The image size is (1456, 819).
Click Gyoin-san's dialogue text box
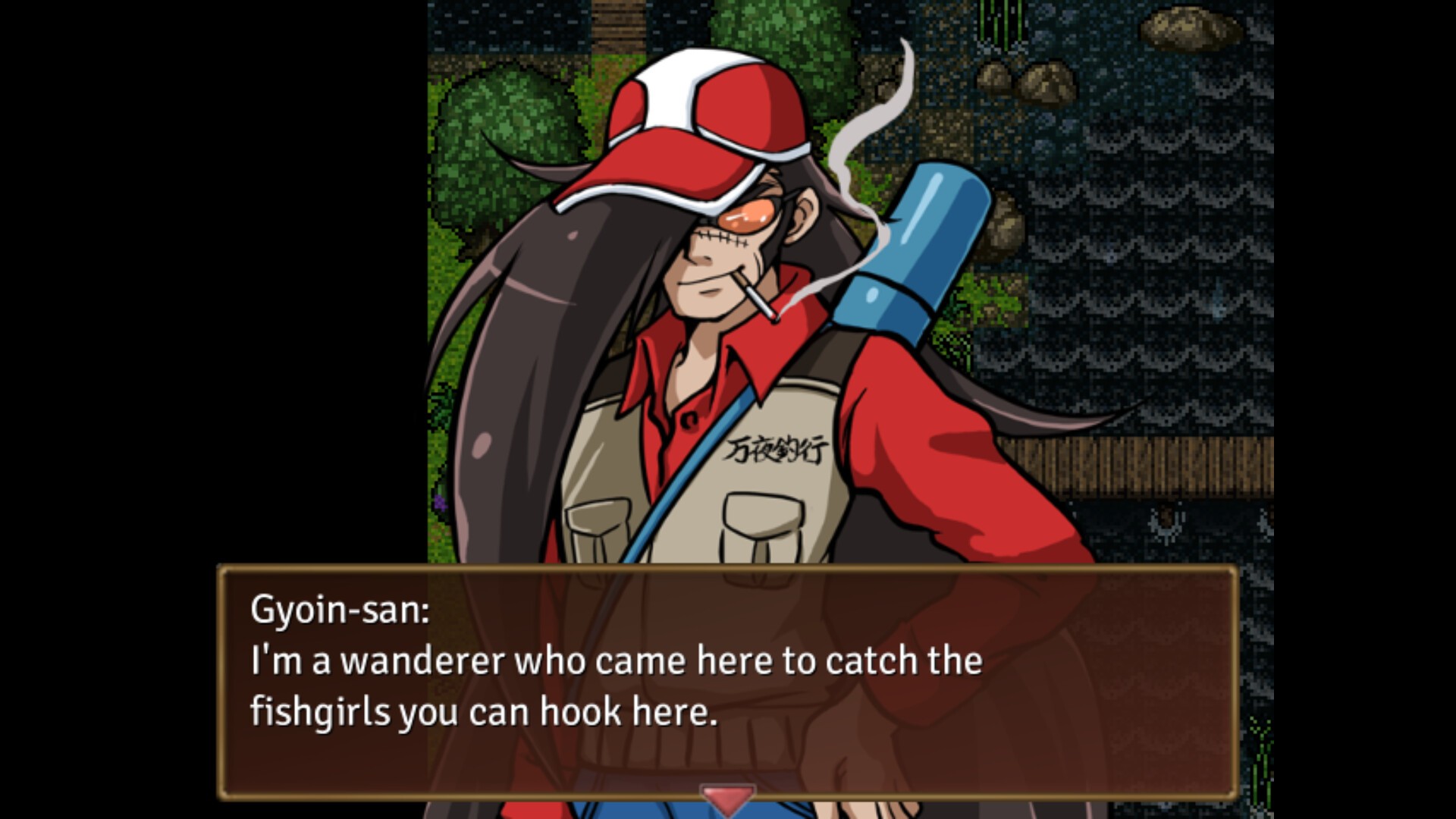pyautogui.click(x=728, y=682)
